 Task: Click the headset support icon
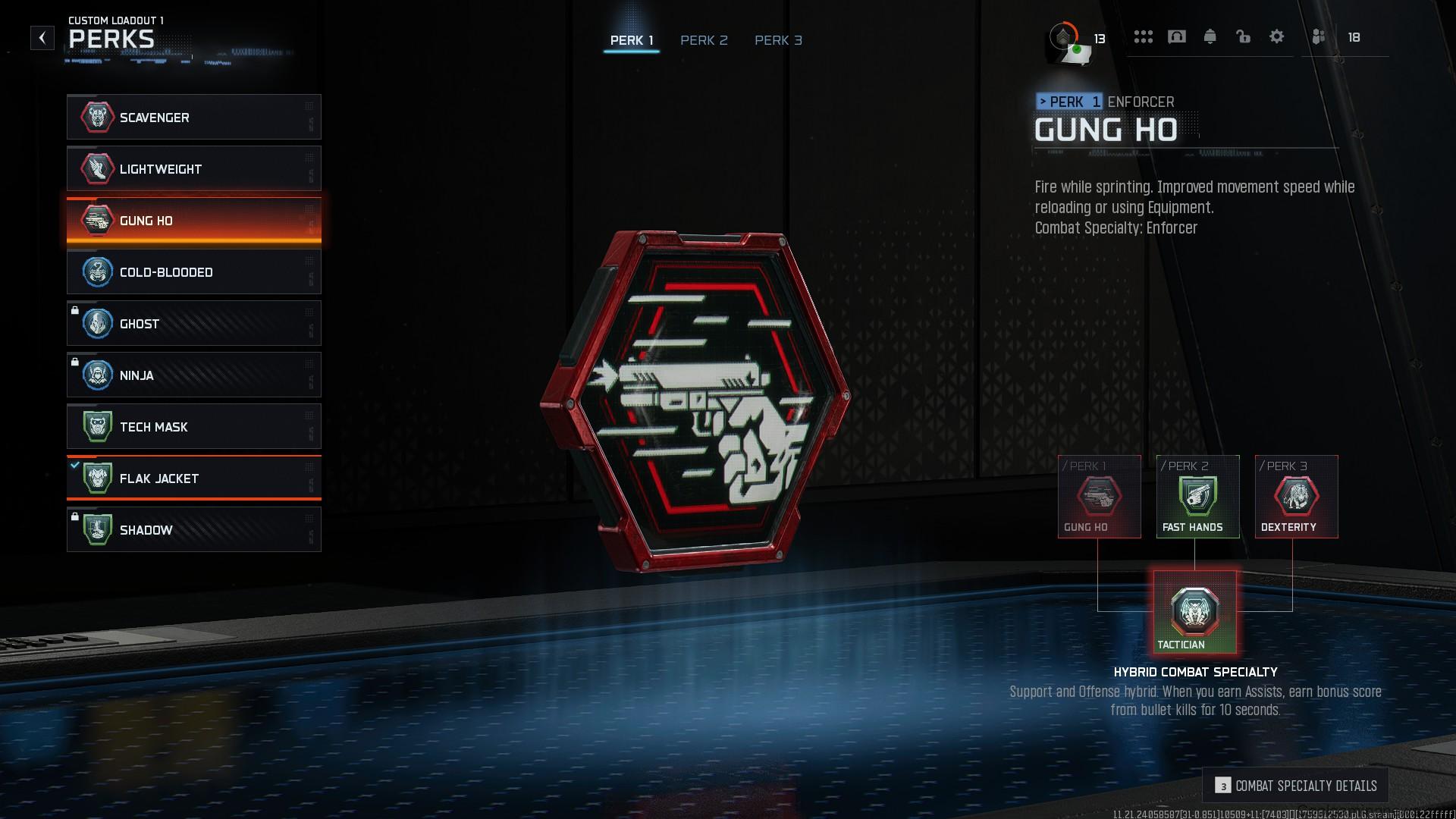(1176, 36)
